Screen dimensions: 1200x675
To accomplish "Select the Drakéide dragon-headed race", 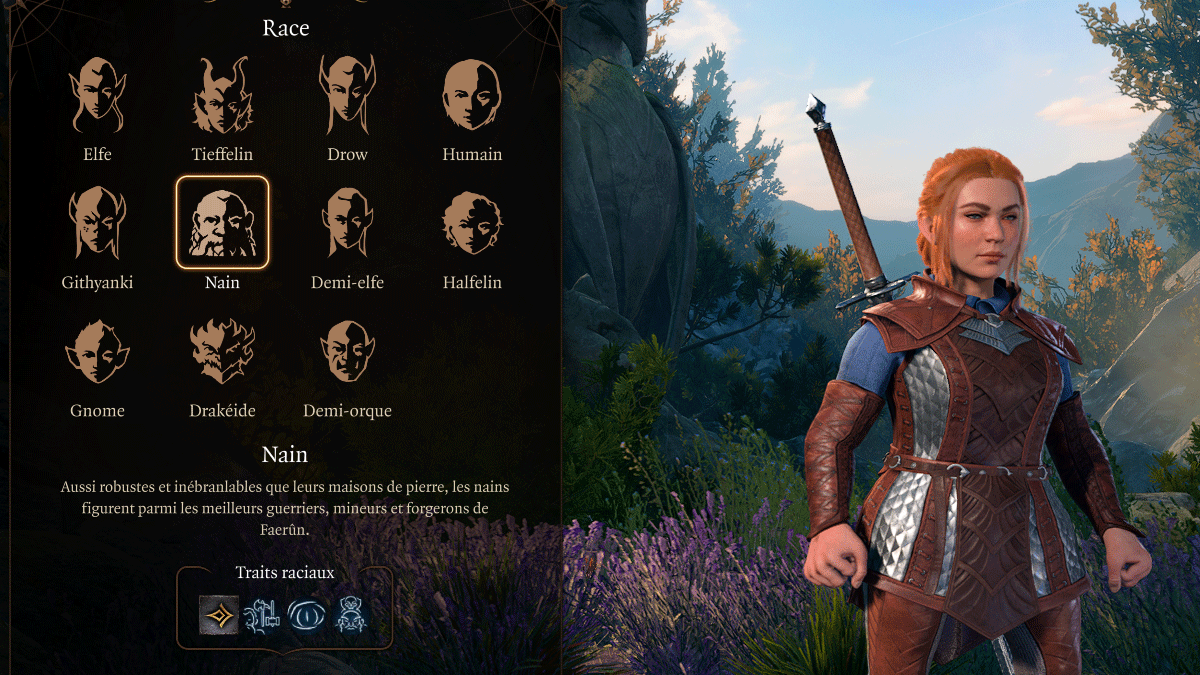I will pyautogui.click(x=222, y=351).
